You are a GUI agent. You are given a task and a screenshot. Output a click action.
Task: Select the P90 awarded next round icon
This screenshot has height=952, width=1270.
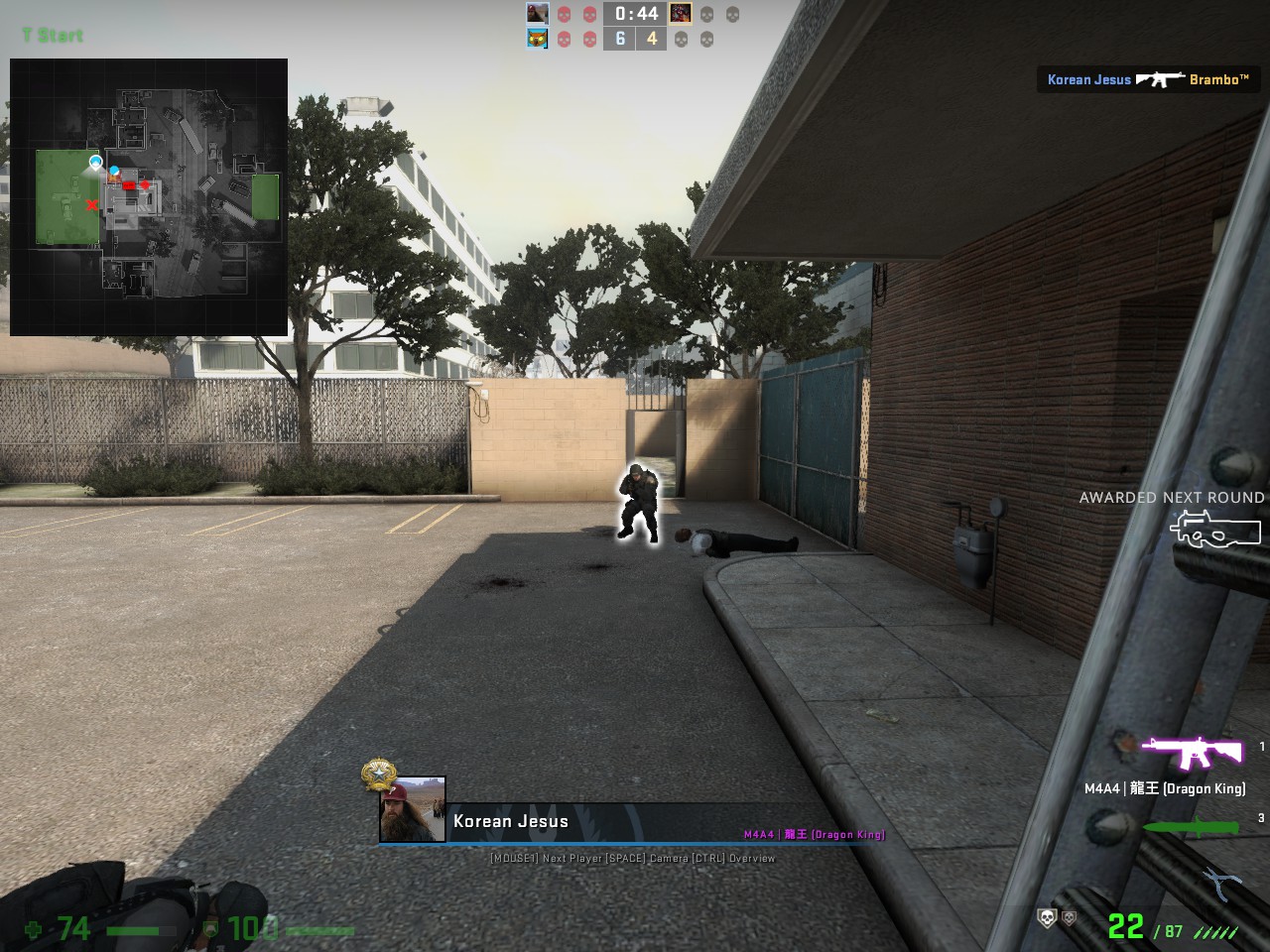tap(1217, 530)
